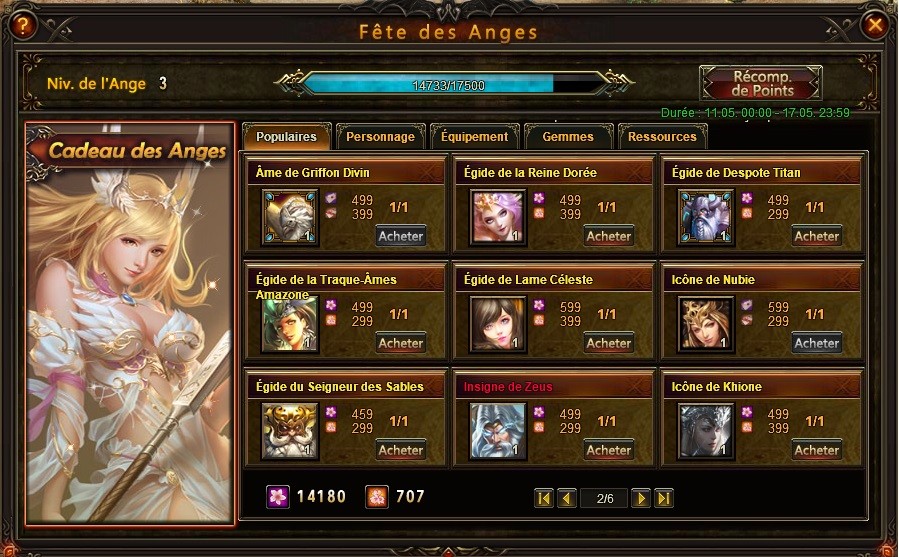Buy Insigne de Zeus

[609, 450]
